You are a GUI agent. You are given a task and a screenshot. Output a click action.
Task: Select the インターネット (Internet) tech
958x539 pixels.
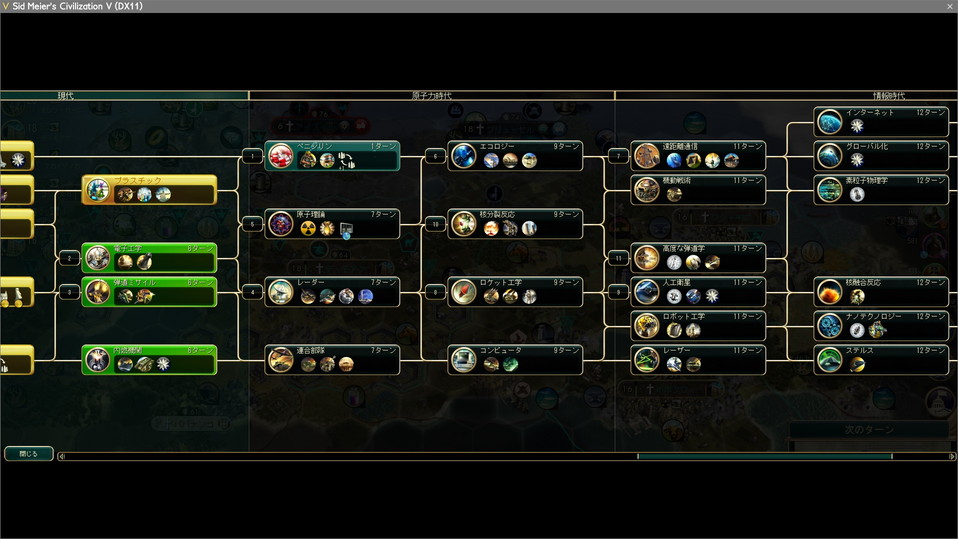(880, 122)
